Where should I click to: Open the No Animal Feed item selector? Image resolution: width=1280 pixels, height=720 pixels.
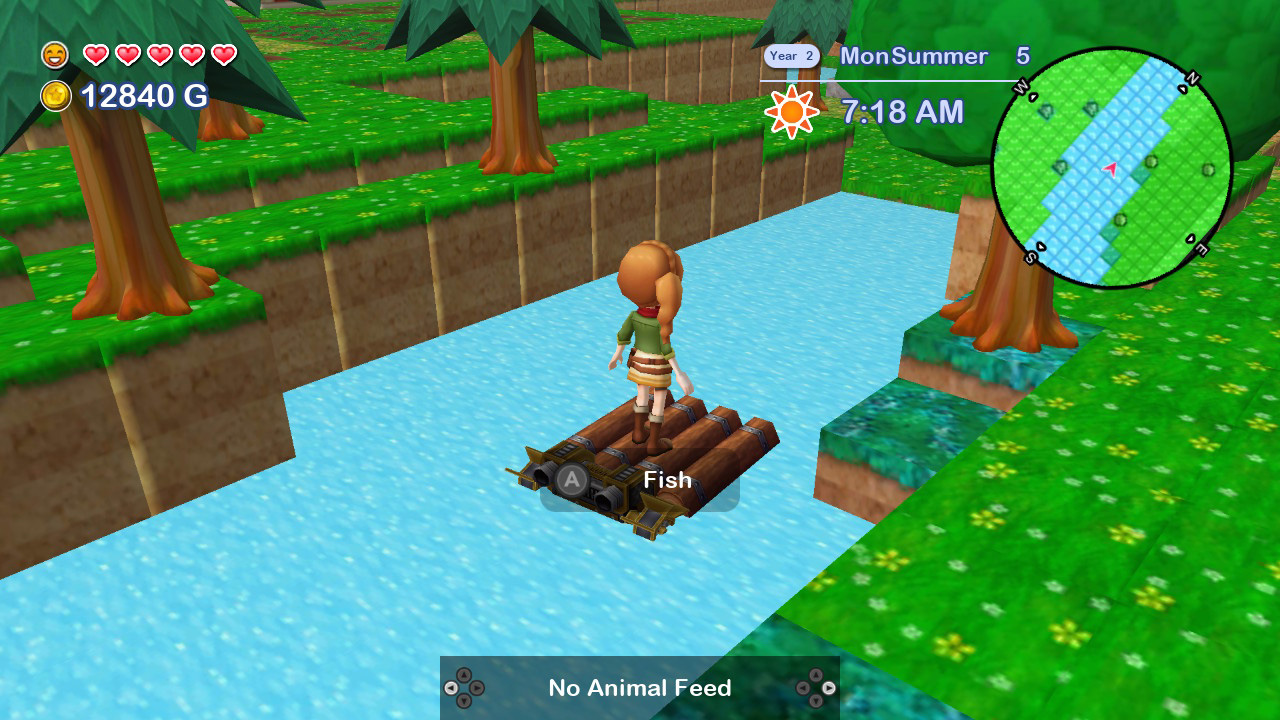[639, 688]
